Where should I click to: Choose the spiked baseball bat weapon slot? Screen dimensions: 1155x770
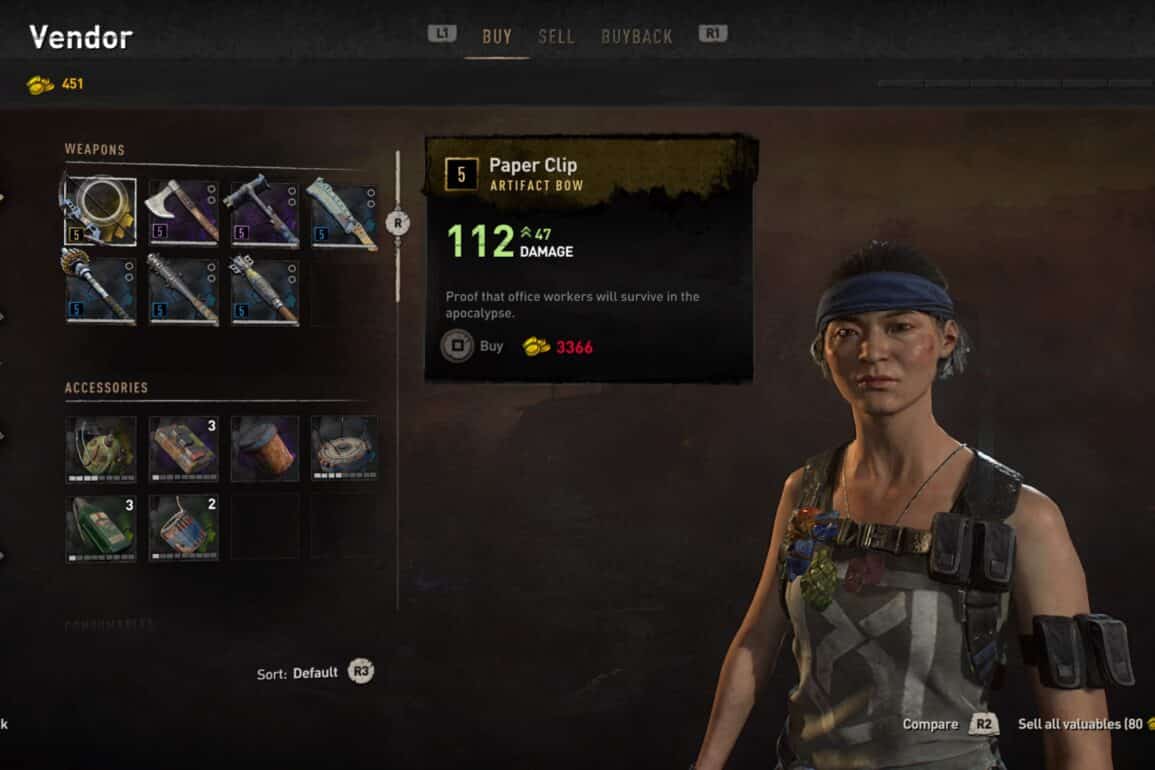[183, 291]
